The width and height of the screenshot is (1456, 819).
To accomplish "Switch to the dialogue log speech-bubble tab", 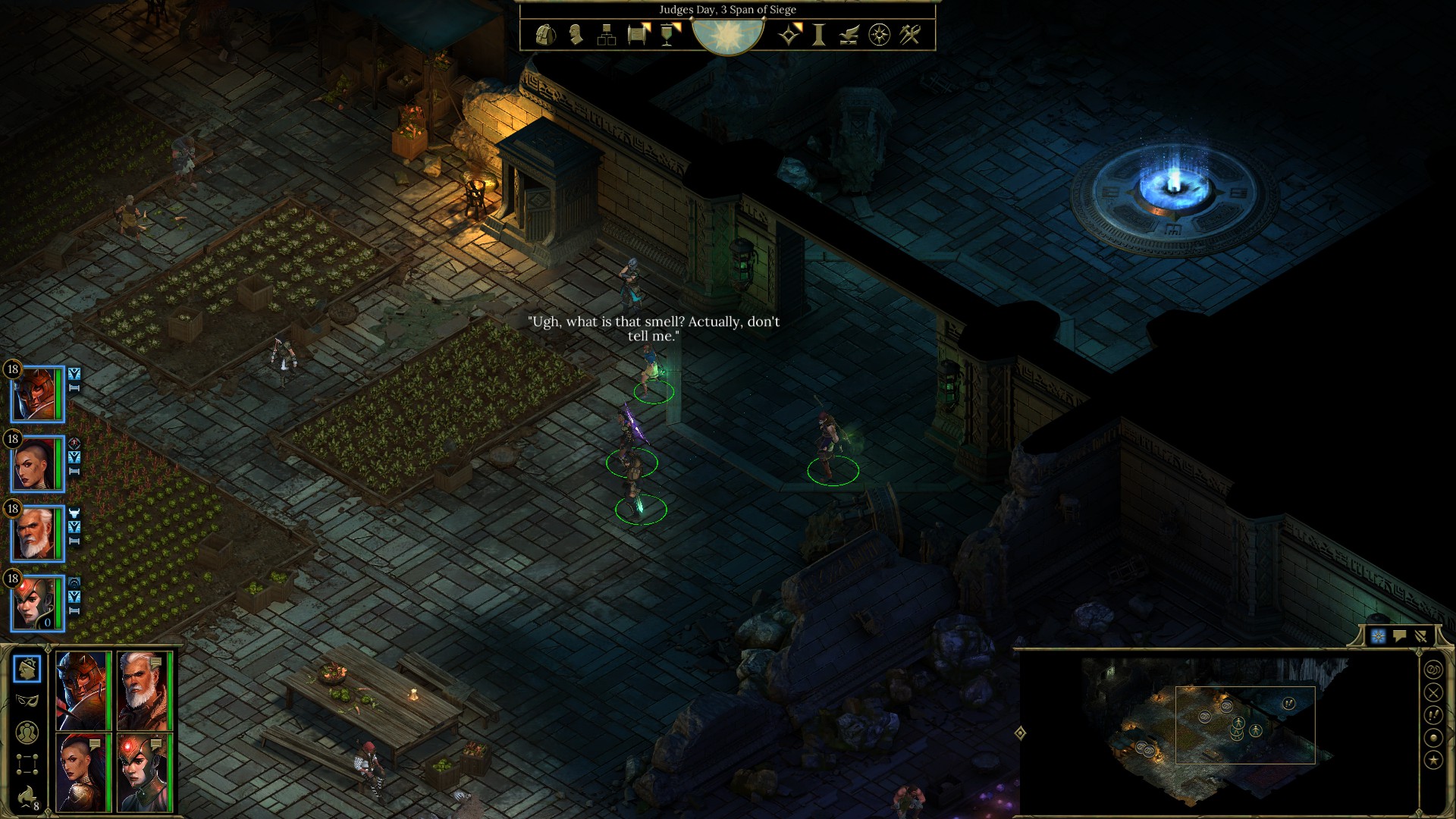I will (1399, 636).
